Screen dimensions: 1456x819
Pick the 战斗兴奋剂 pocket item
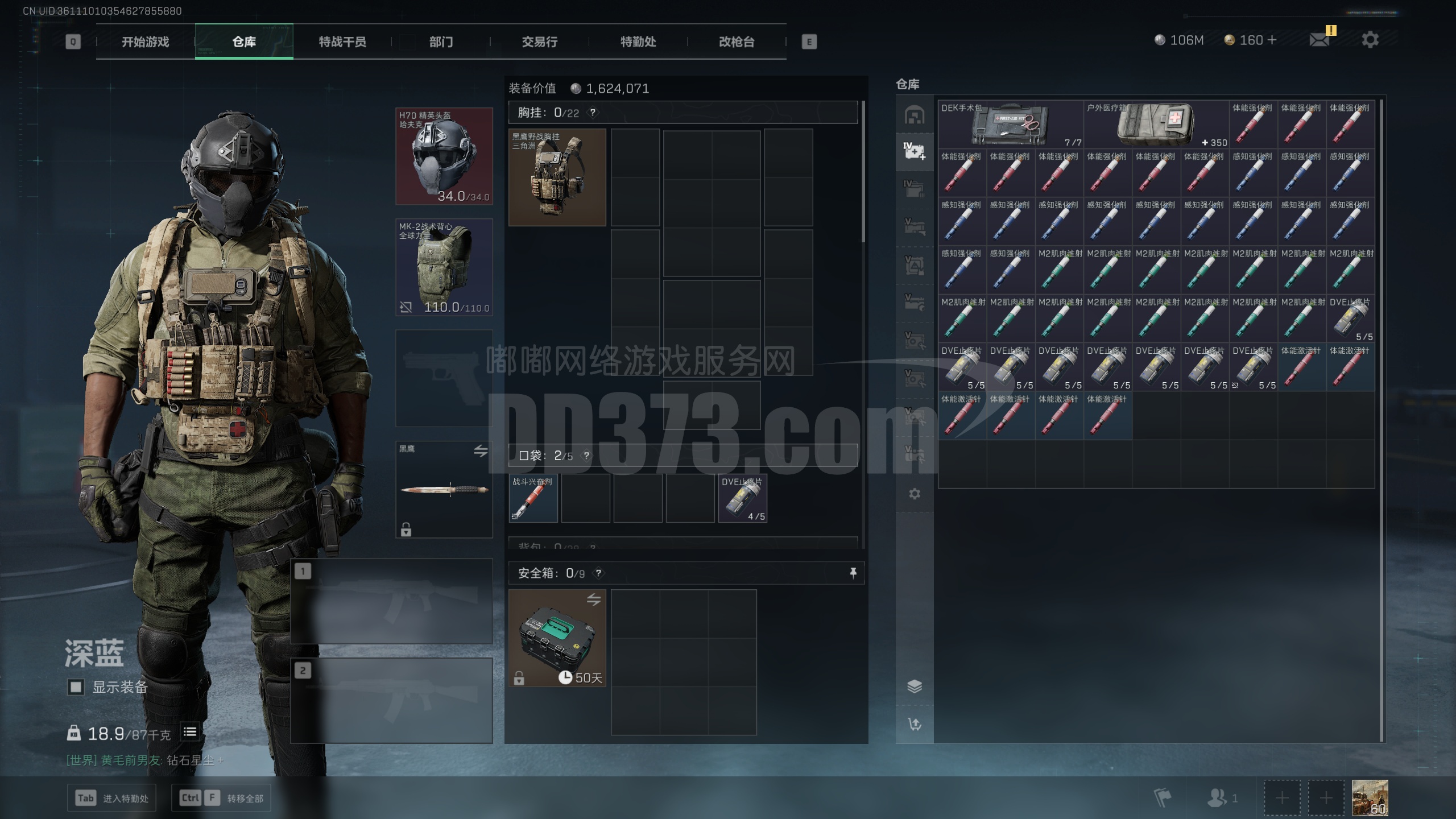coord(533,498)
